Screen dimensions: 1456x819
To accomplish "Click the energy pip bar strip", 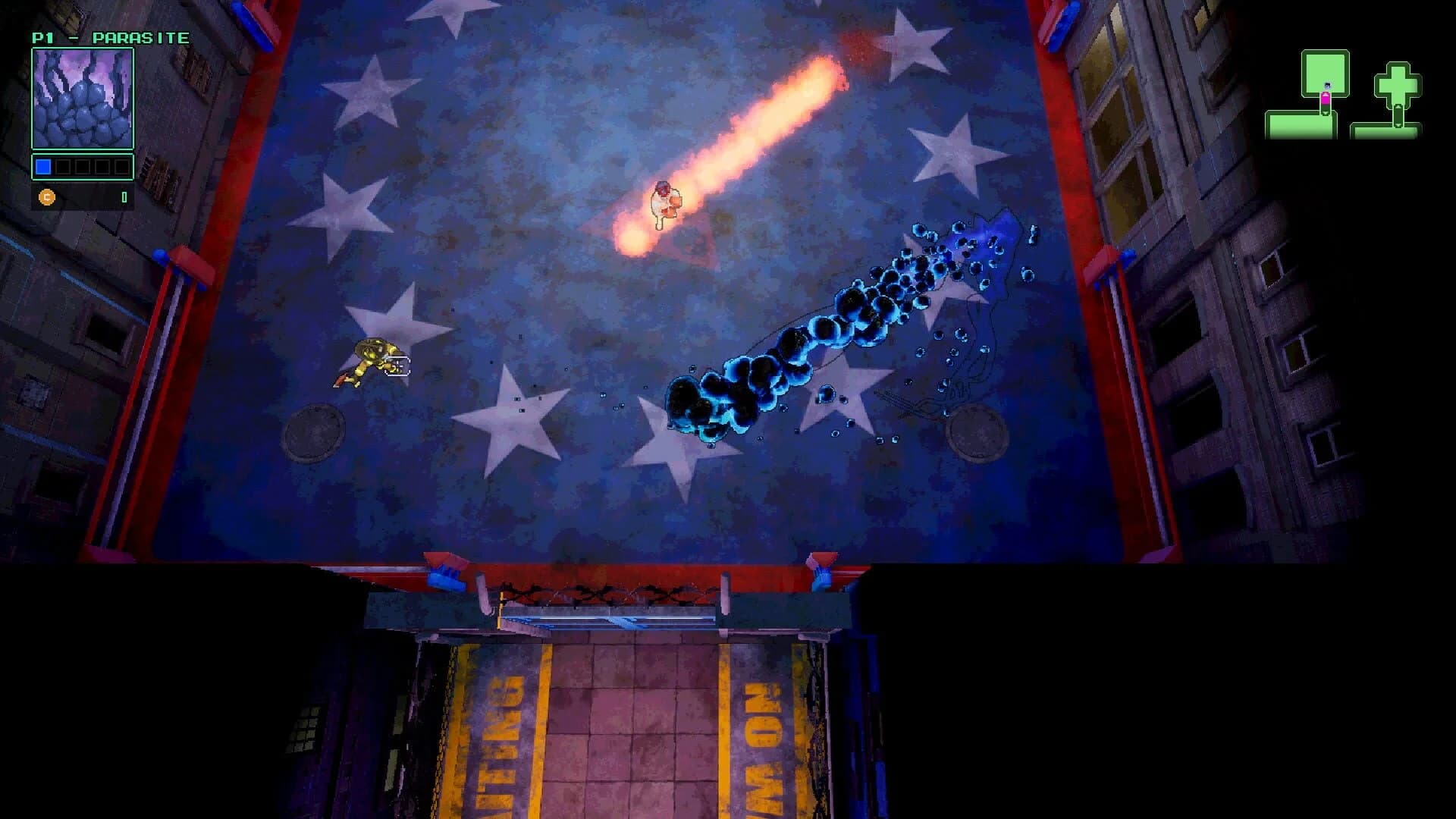I will (x=83, y=166).
